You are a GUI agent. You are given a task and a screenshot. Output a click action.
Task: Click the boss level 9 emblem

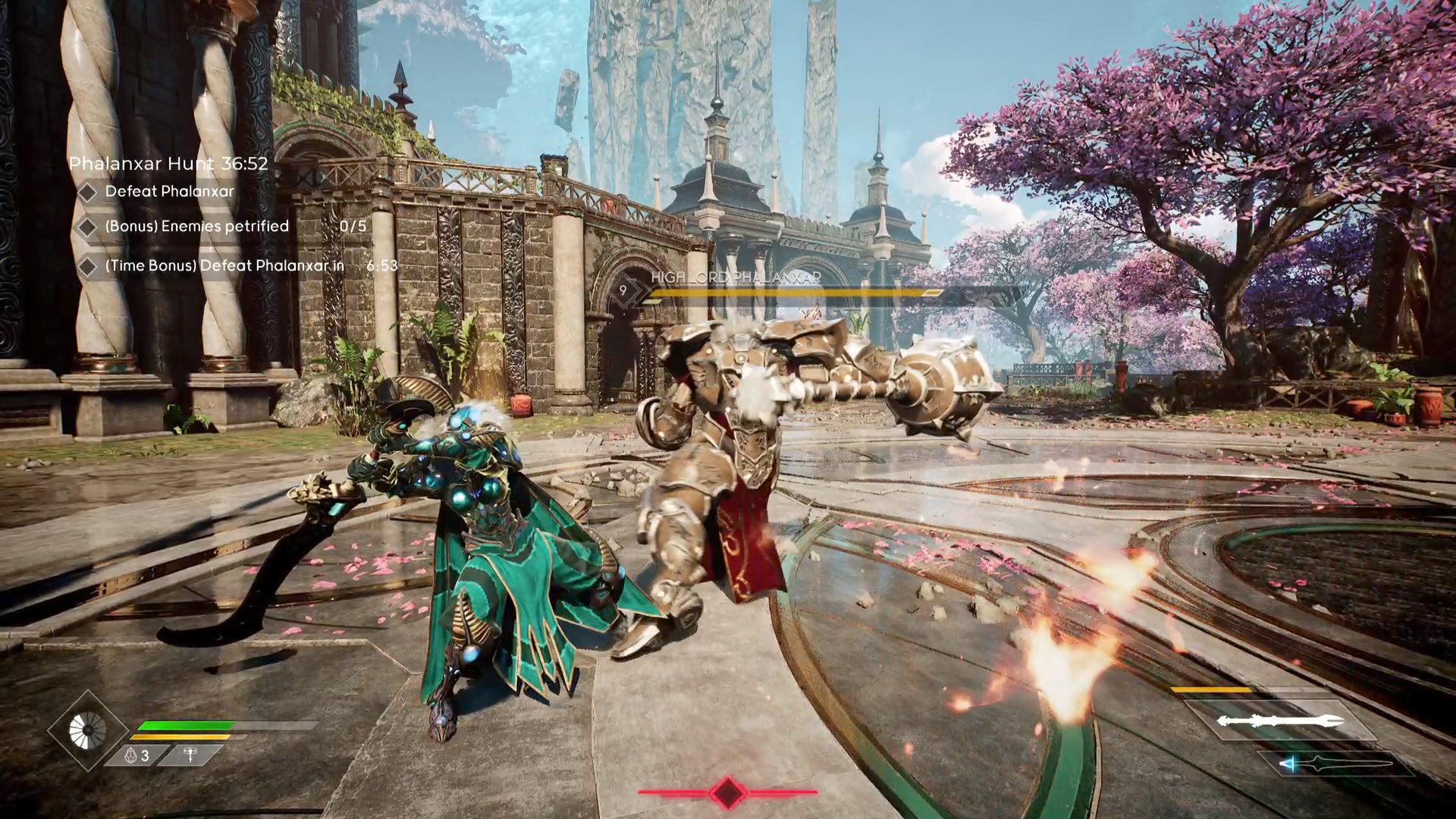(623, 289)
